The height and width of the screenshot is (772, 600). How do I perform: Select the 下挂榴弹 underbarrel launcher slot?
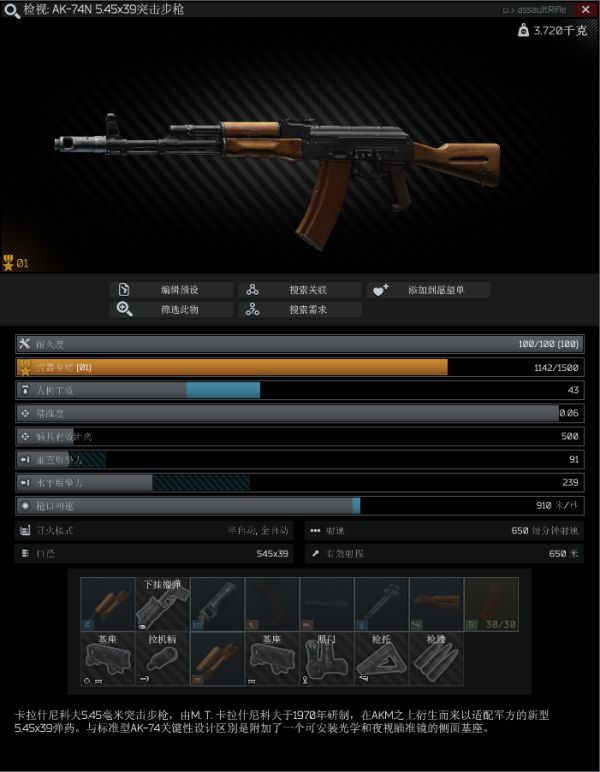click(x=162, y=604)
